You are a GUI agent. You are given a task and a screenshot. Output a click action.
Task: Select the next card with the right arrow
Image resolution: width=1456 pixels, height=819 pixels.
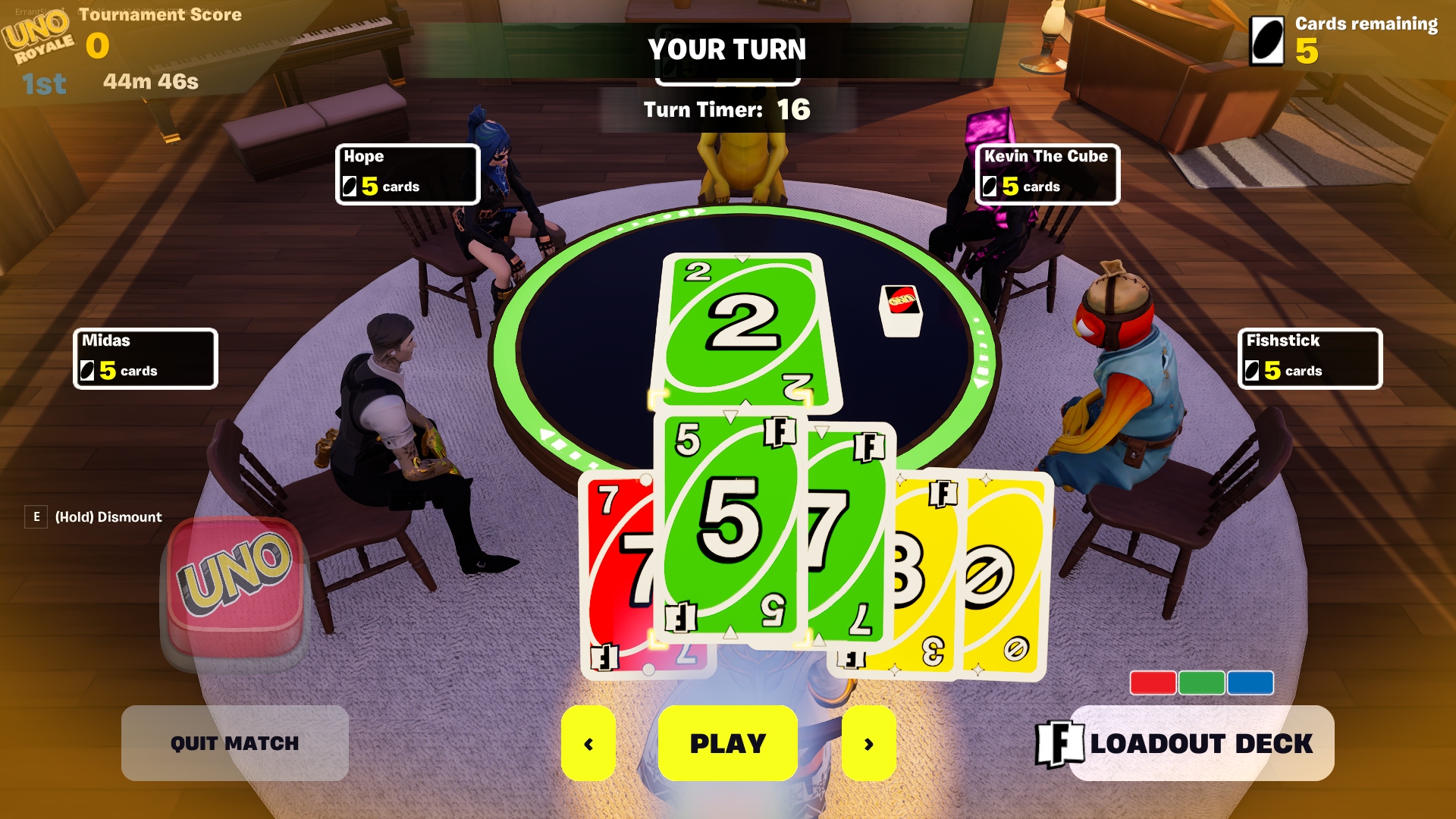coord(868,743)
